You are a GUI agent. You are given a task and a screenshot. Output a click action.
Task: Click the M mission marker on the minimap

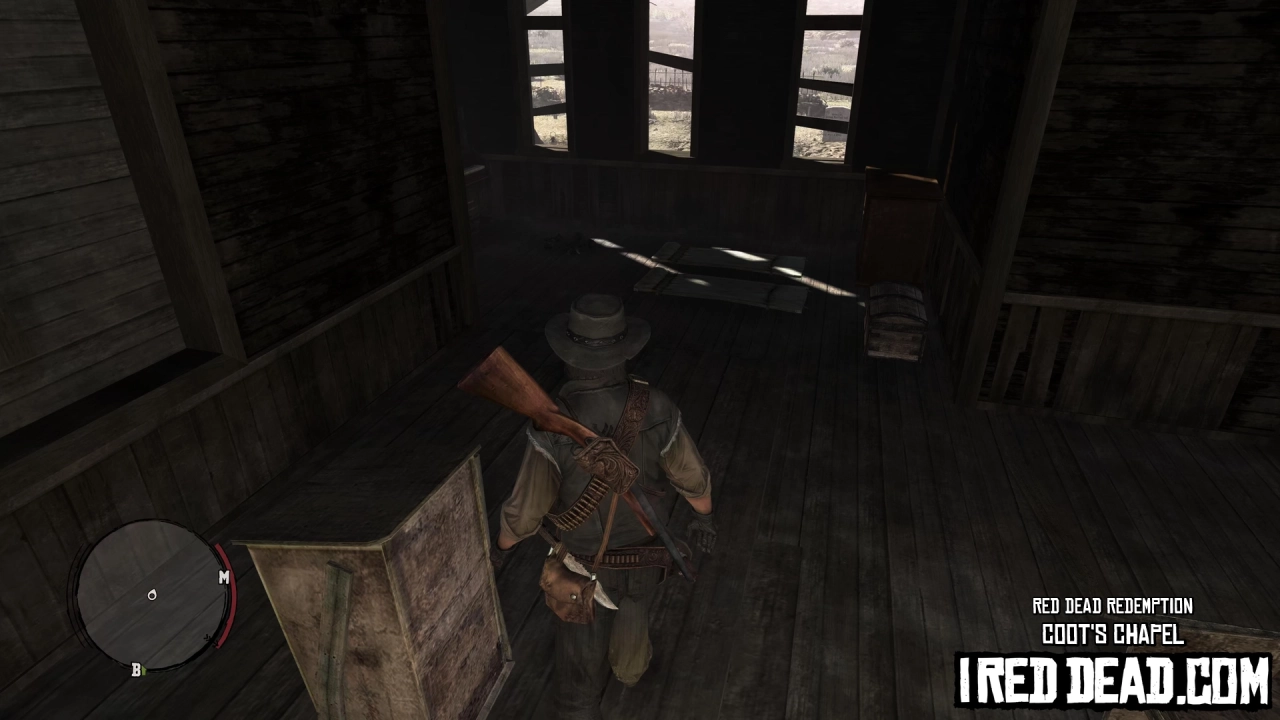pyautogui.click(x=224, y=577)
